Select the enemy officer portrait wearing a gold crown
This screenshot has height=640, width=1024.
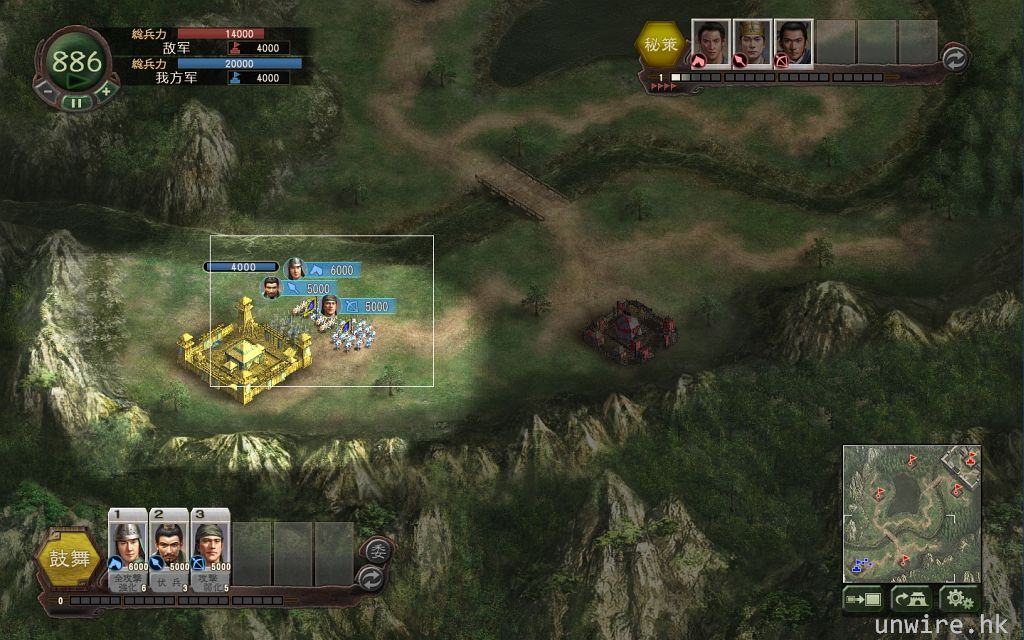coord(752,43)
